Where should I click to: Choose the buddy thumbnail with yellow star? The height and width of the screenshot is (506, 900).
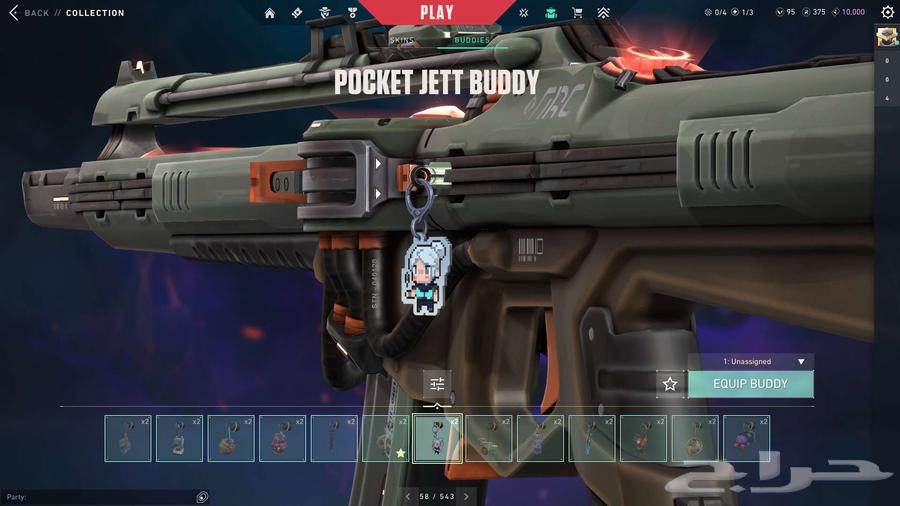[x=386, y=438]
